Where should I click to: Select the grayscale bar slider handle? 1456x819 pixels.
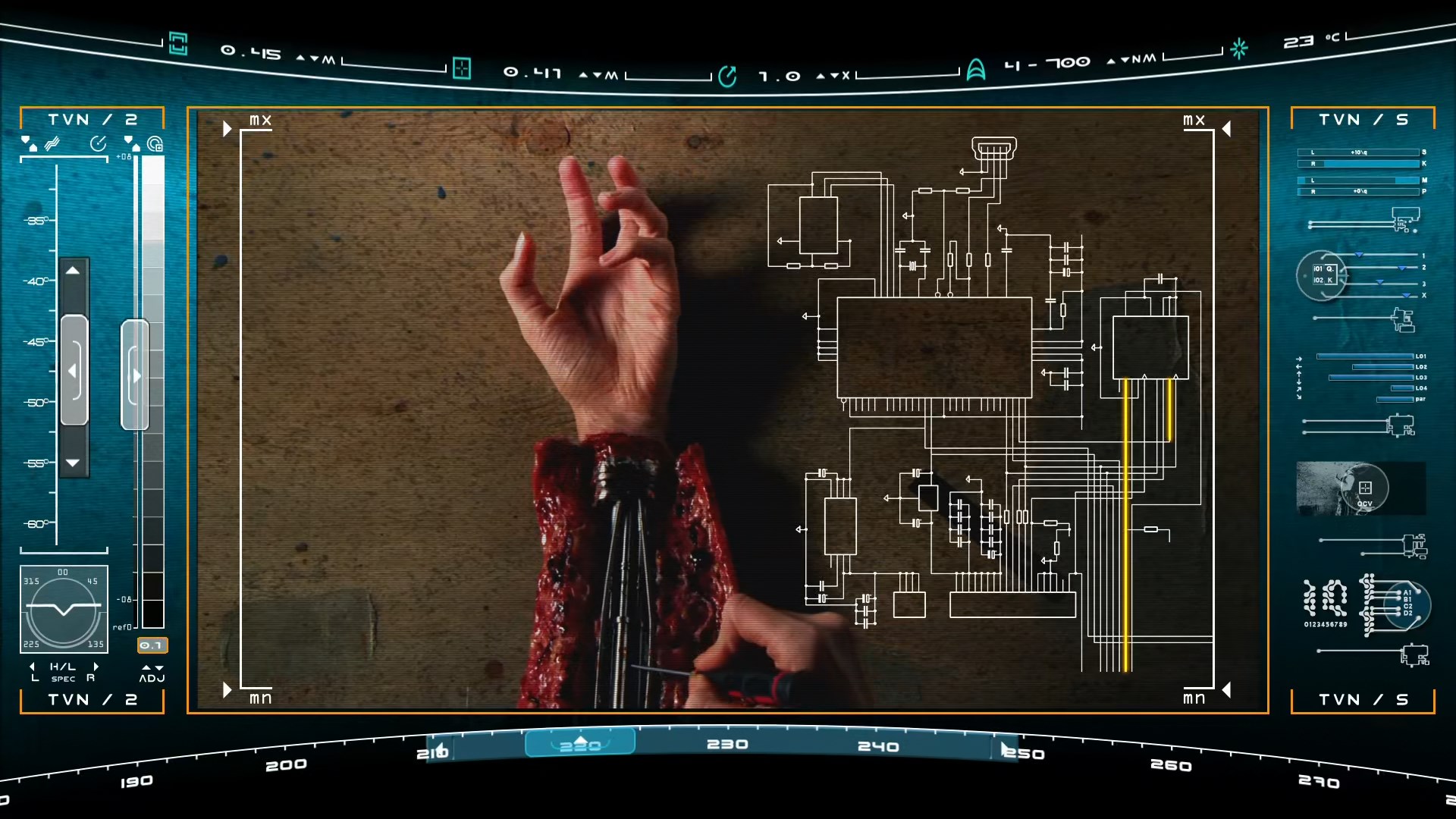135,375
